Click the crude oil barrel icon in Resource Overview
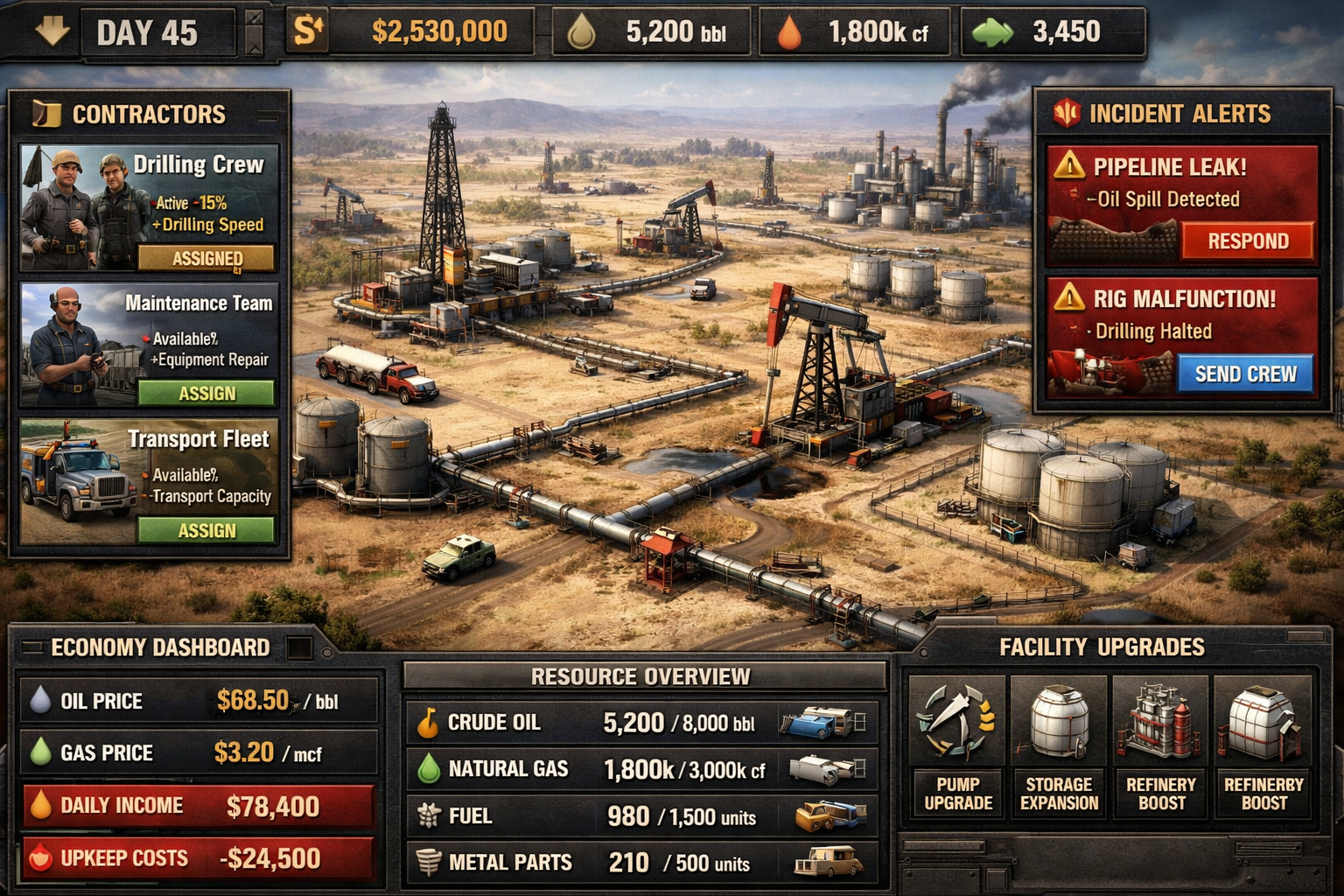Screen dimensions: 1344x896 pyautogui.click(x=428, y=723)
